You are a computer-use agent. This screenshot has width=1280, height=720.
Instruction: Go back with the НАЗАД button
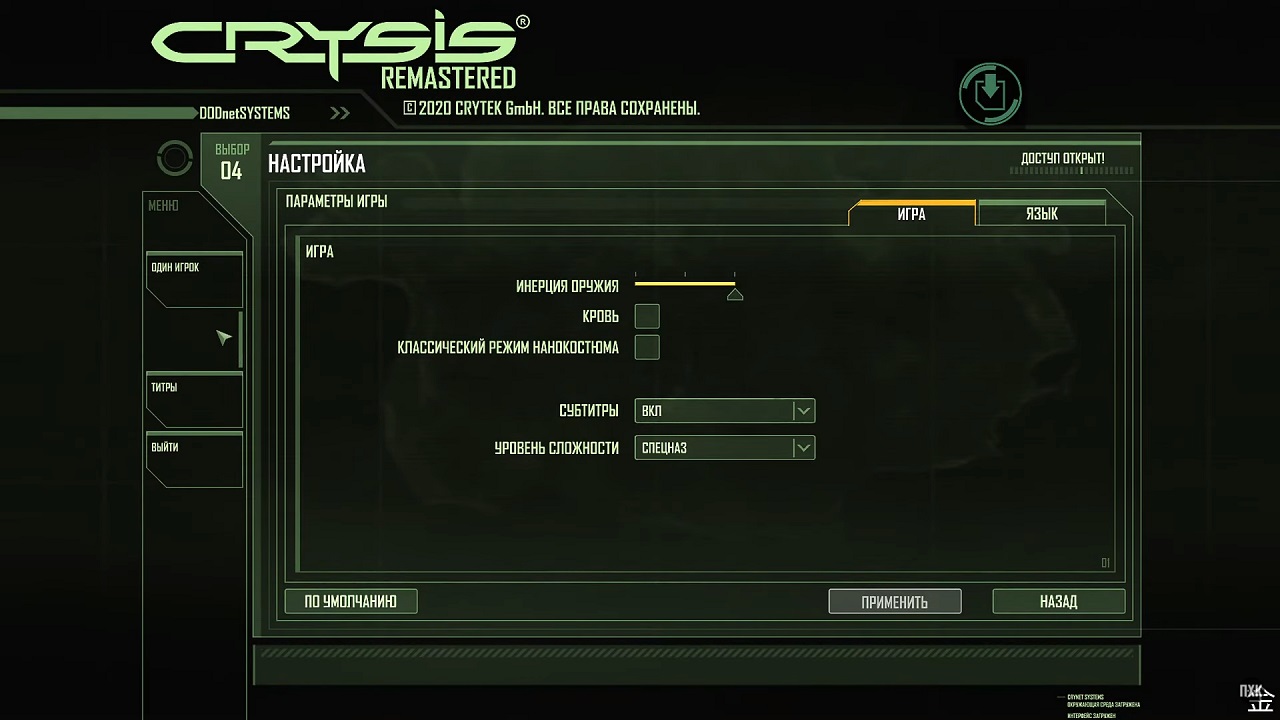coord(1058,602)
